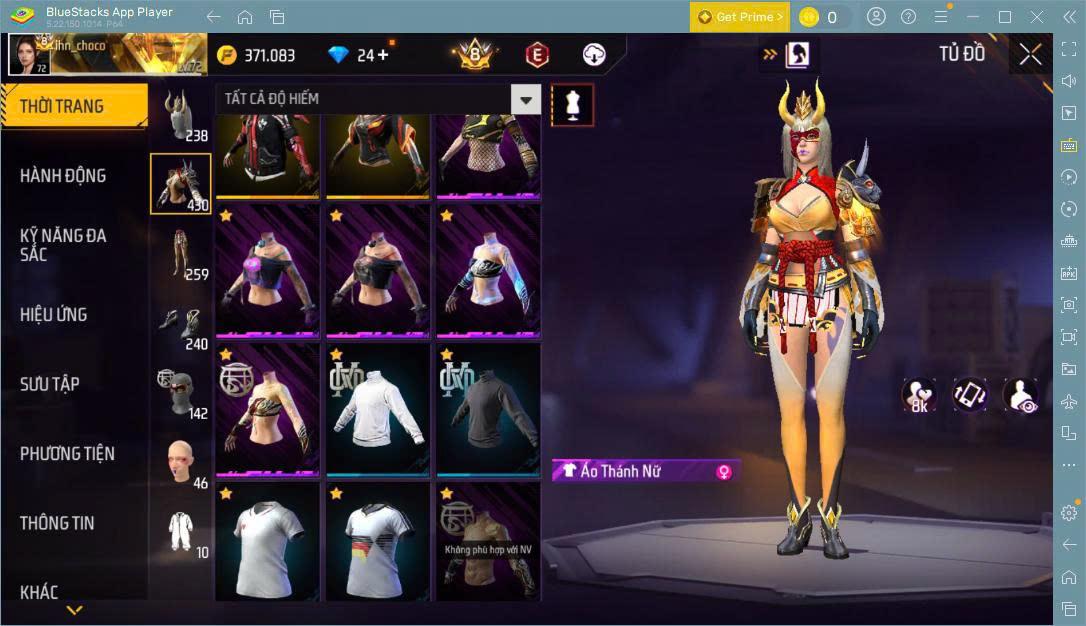Viewport: 1086px width, 626px height.
Task: Choose the dark gray turtleneck top
Action: pyautogui.click(x=488, y=408)
